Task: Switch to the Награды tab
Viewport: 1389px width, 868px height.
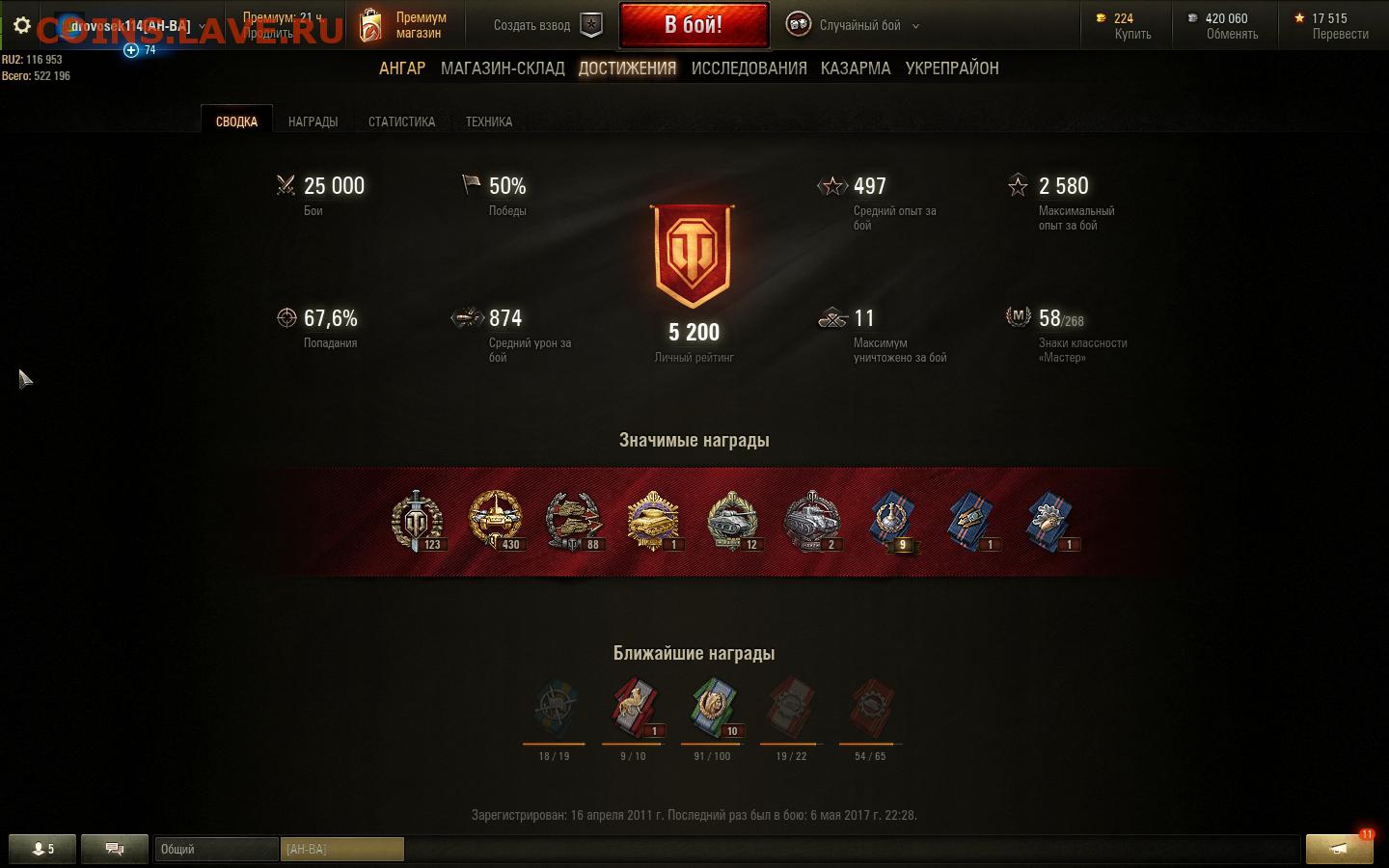Action: tap(313, 122)
